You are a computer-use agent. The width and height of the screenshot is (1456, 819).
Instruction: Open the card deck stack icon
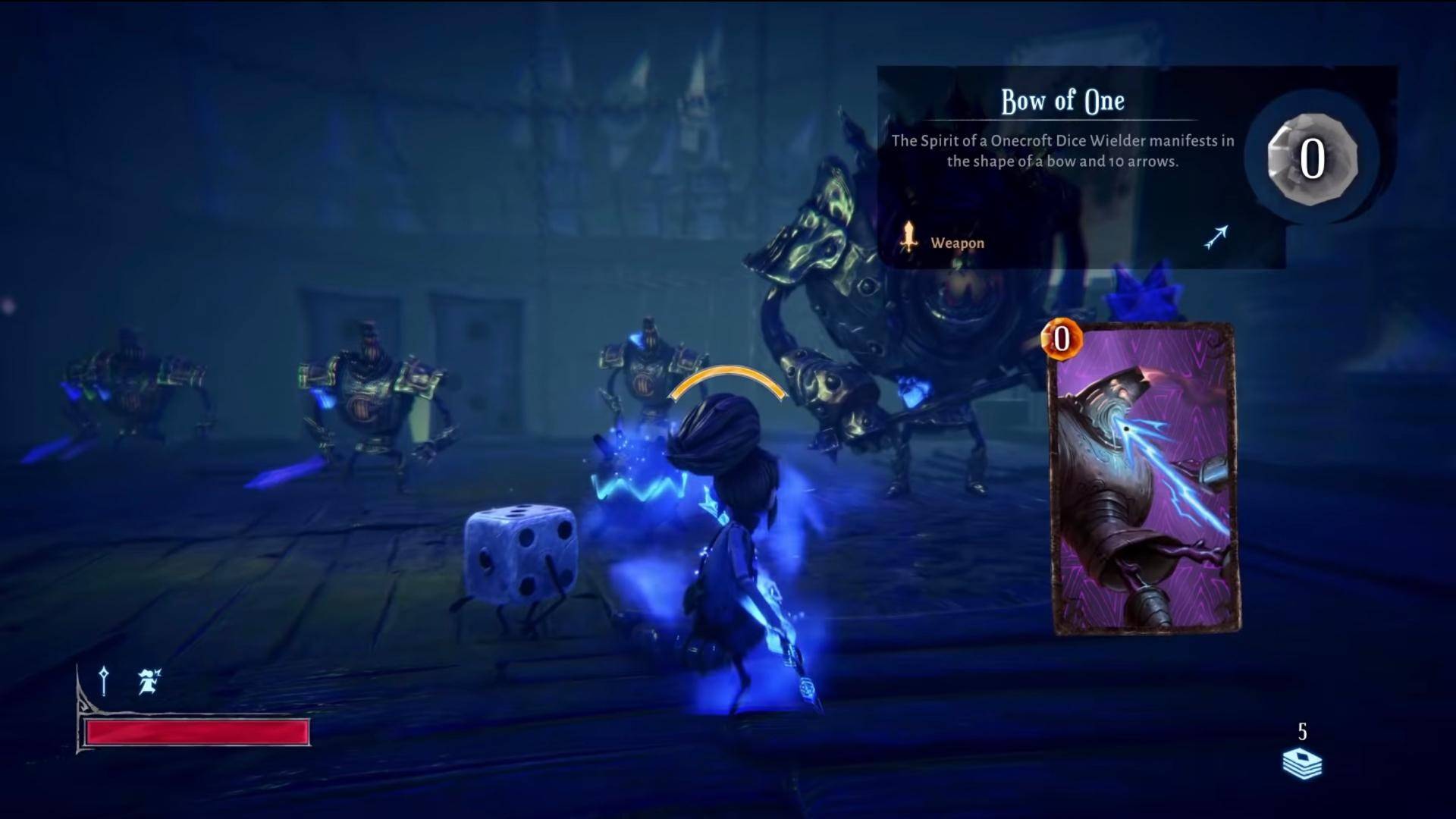click(1302, 763)
